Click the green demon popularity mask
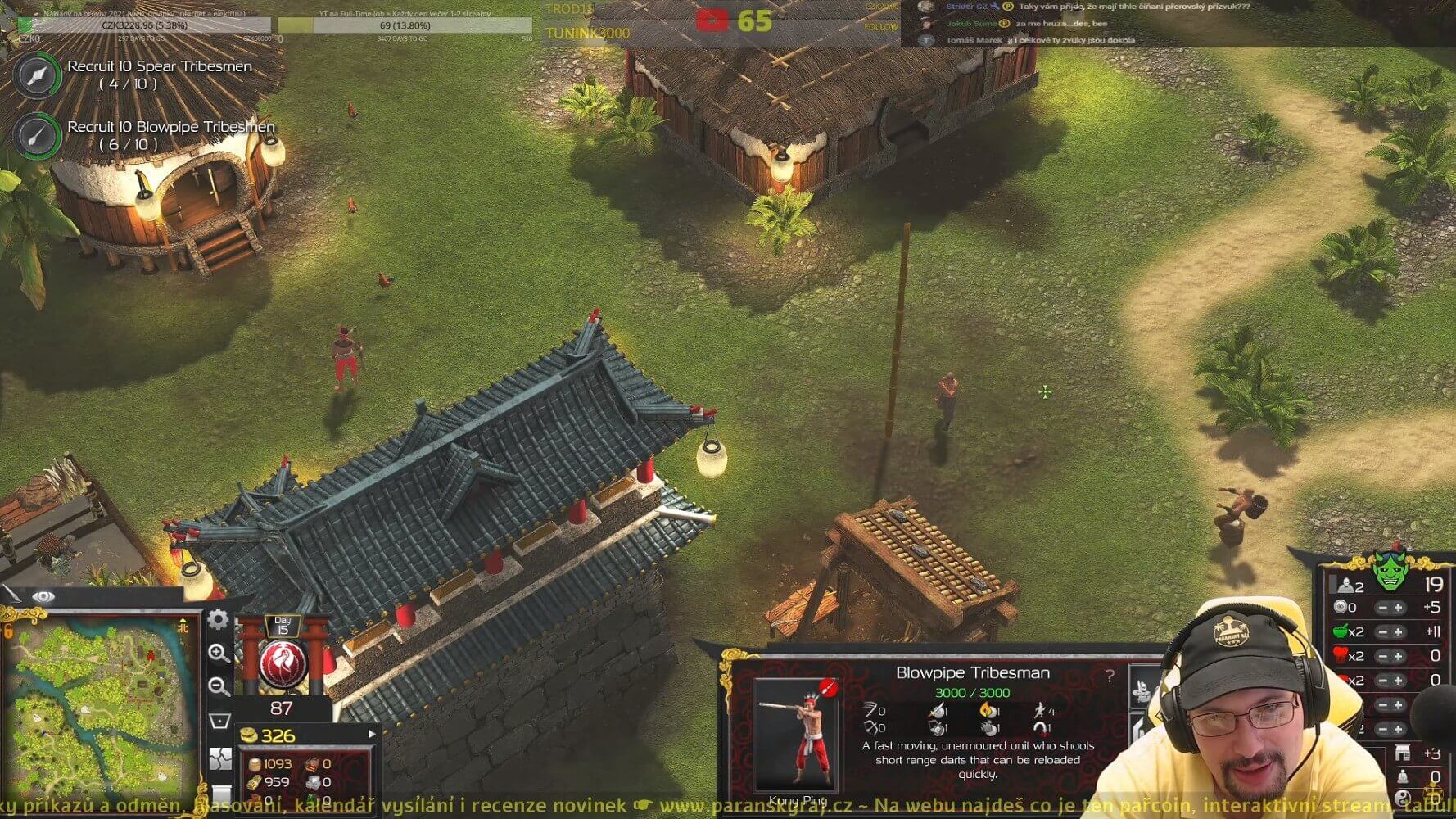Image resolution: width=1456 pixels, height=819 pixels. point(1390,572)
